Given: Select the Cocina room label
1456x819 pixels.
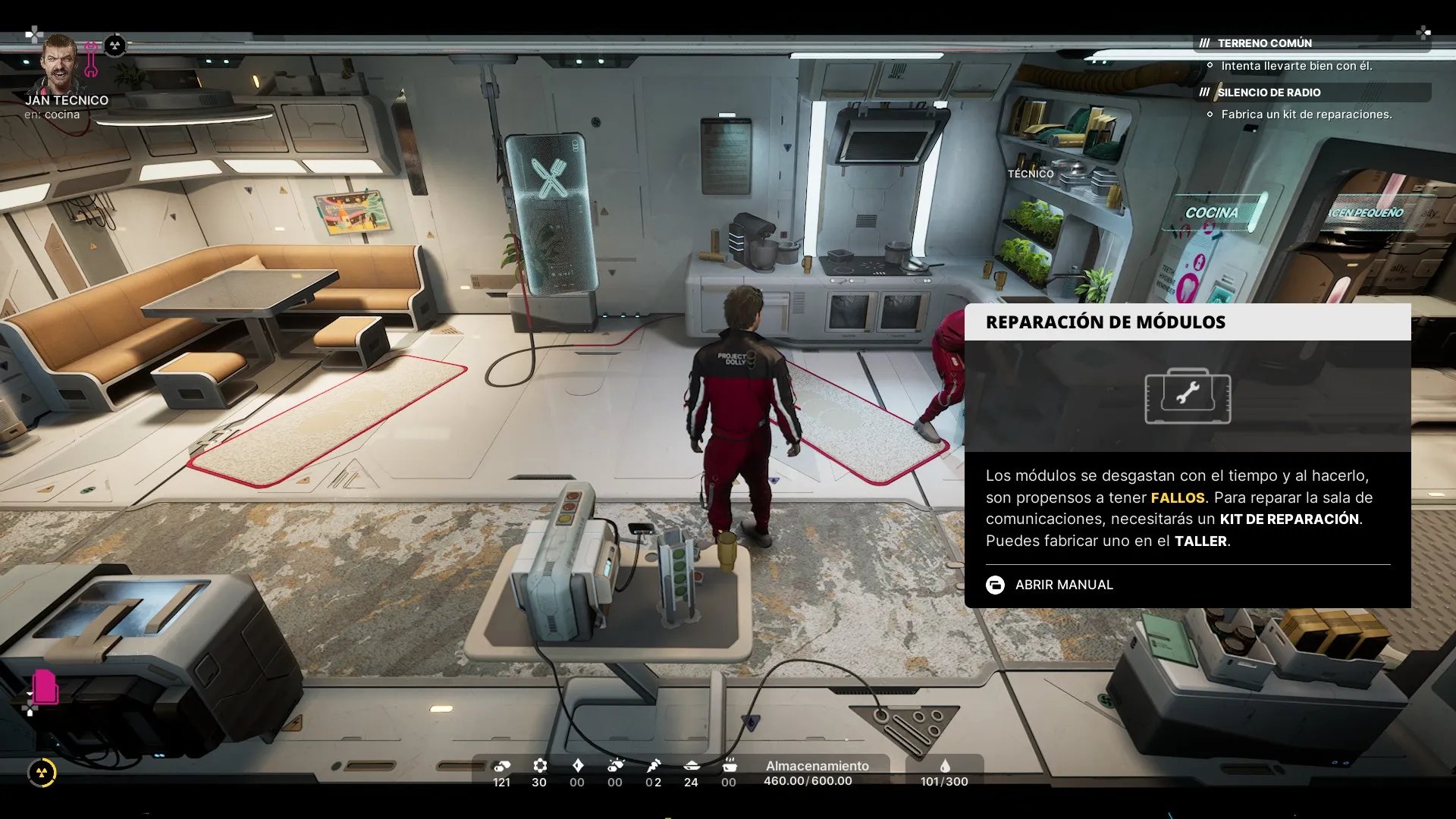Looking at the screenshot, I should [x=1211, y=213].
